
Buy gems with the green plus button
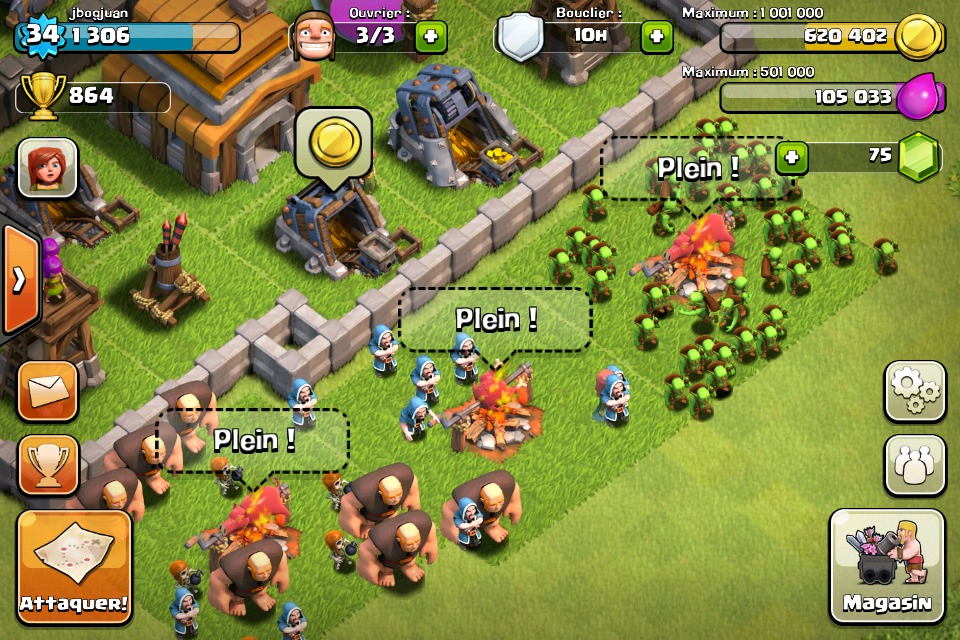(791, 158)
